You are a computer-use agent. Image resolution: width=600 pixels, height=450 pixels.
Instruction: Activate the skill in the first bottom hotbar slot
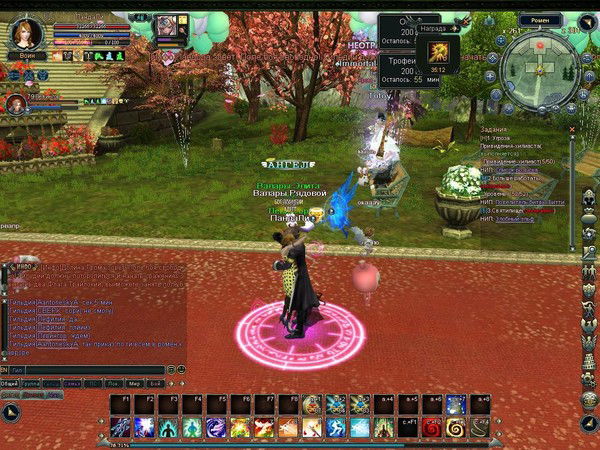(120, 428)
